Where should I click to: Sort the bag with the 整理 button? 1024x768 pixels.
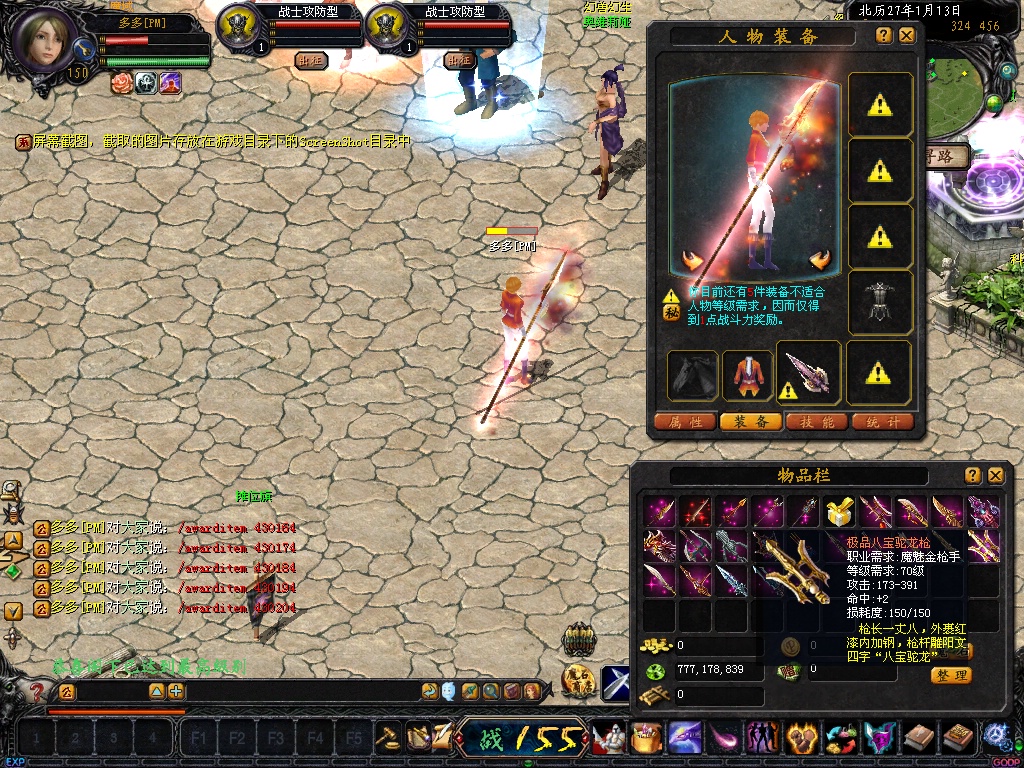pos(951,675)
